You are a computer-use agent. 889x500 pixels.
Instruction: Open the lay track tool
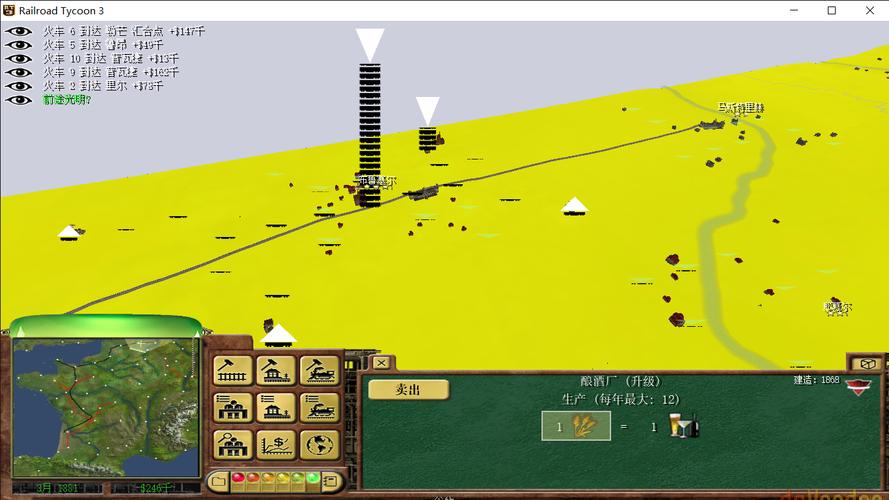point(233,370)
